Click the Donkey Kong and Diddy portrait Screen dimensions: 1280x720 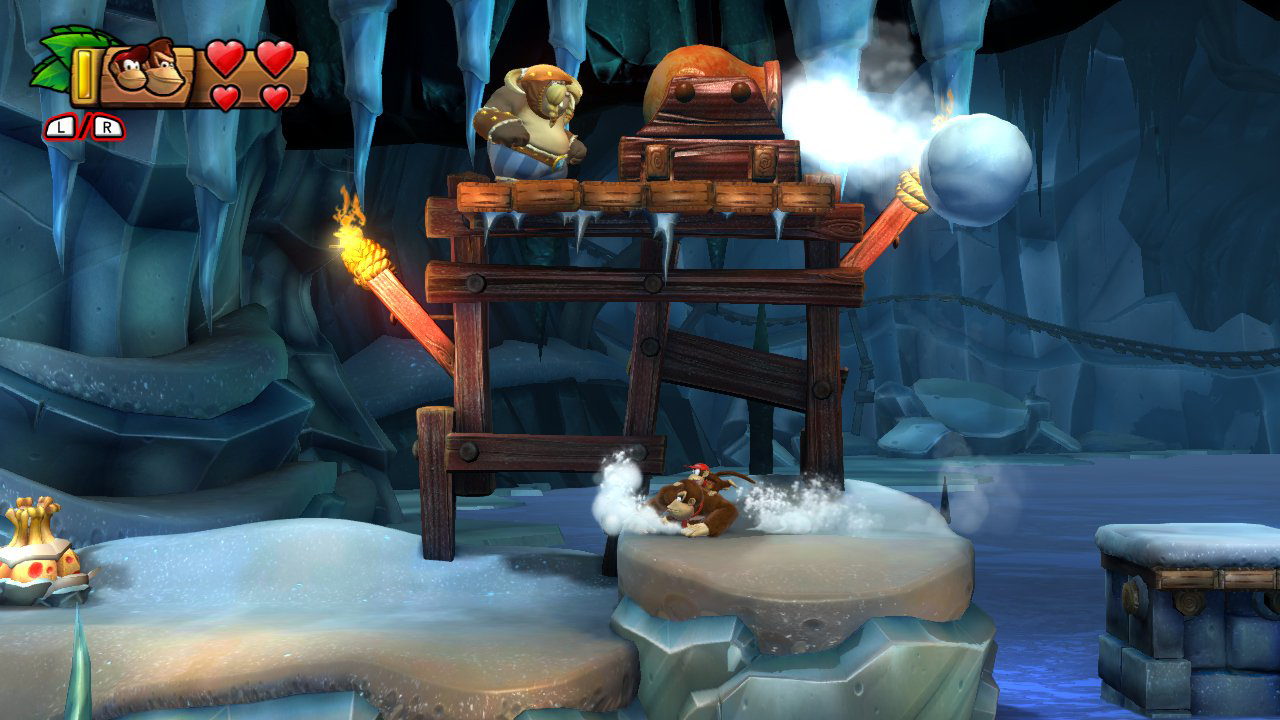pos(146,70)
